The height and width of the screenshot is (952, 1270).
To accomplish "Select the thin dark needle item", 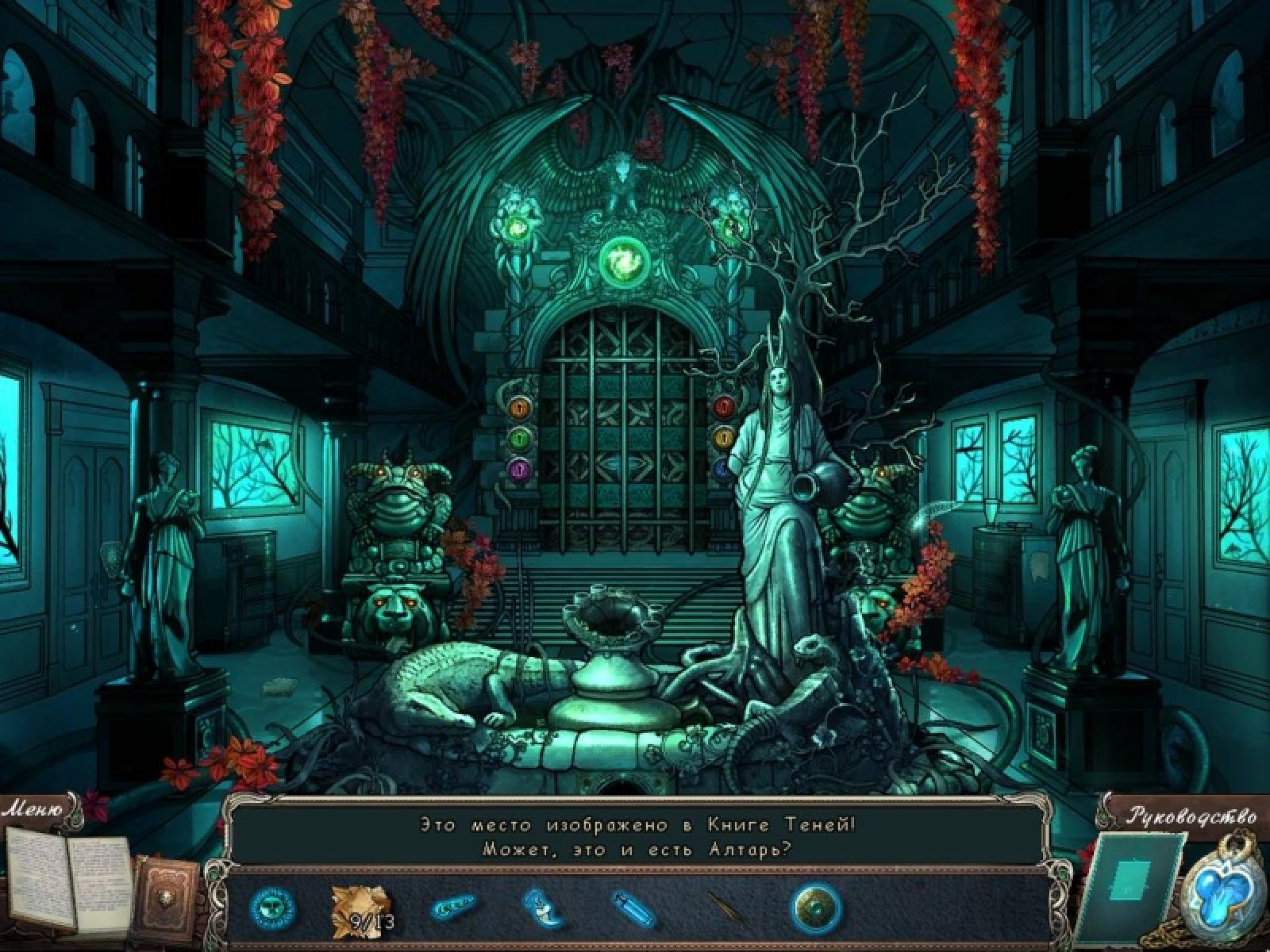I will (724, 907).
